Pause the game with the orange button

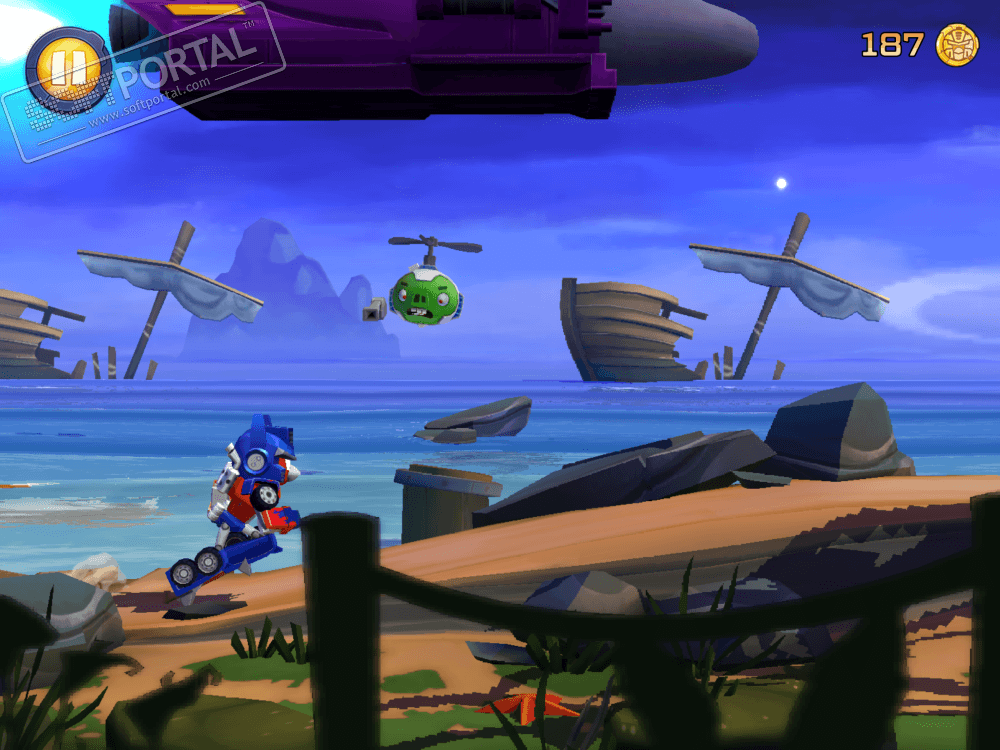pos(69,69)
